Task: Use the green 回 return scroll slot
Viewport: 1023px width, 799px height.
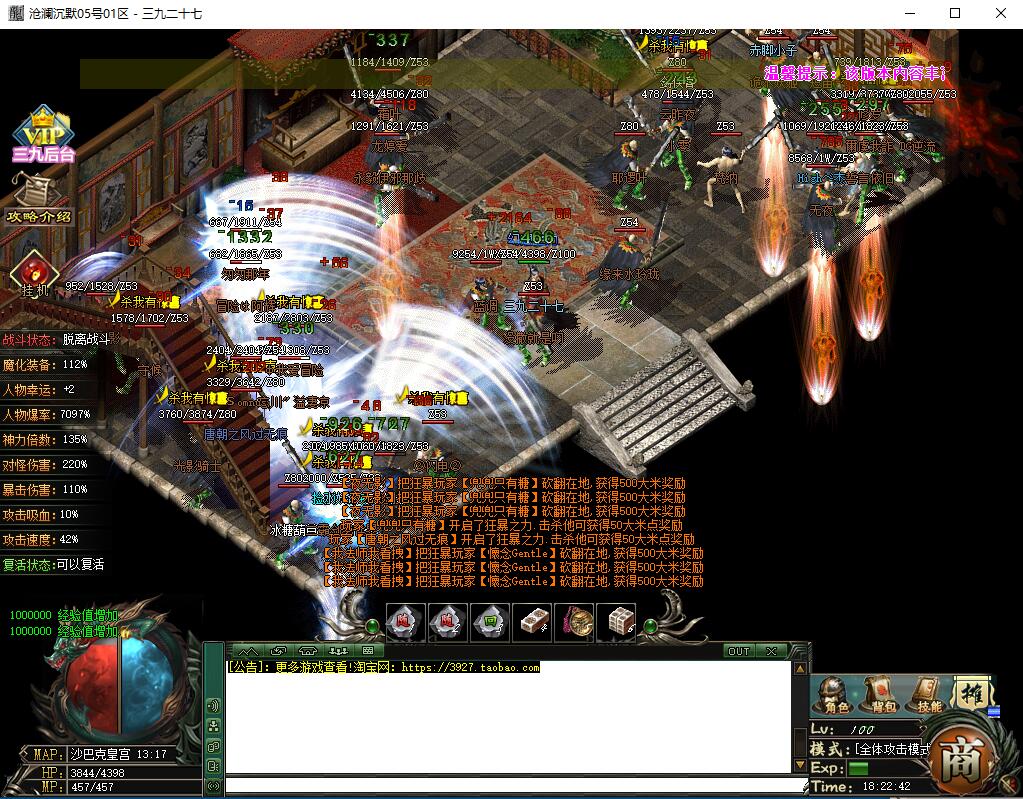Action: 489,622
